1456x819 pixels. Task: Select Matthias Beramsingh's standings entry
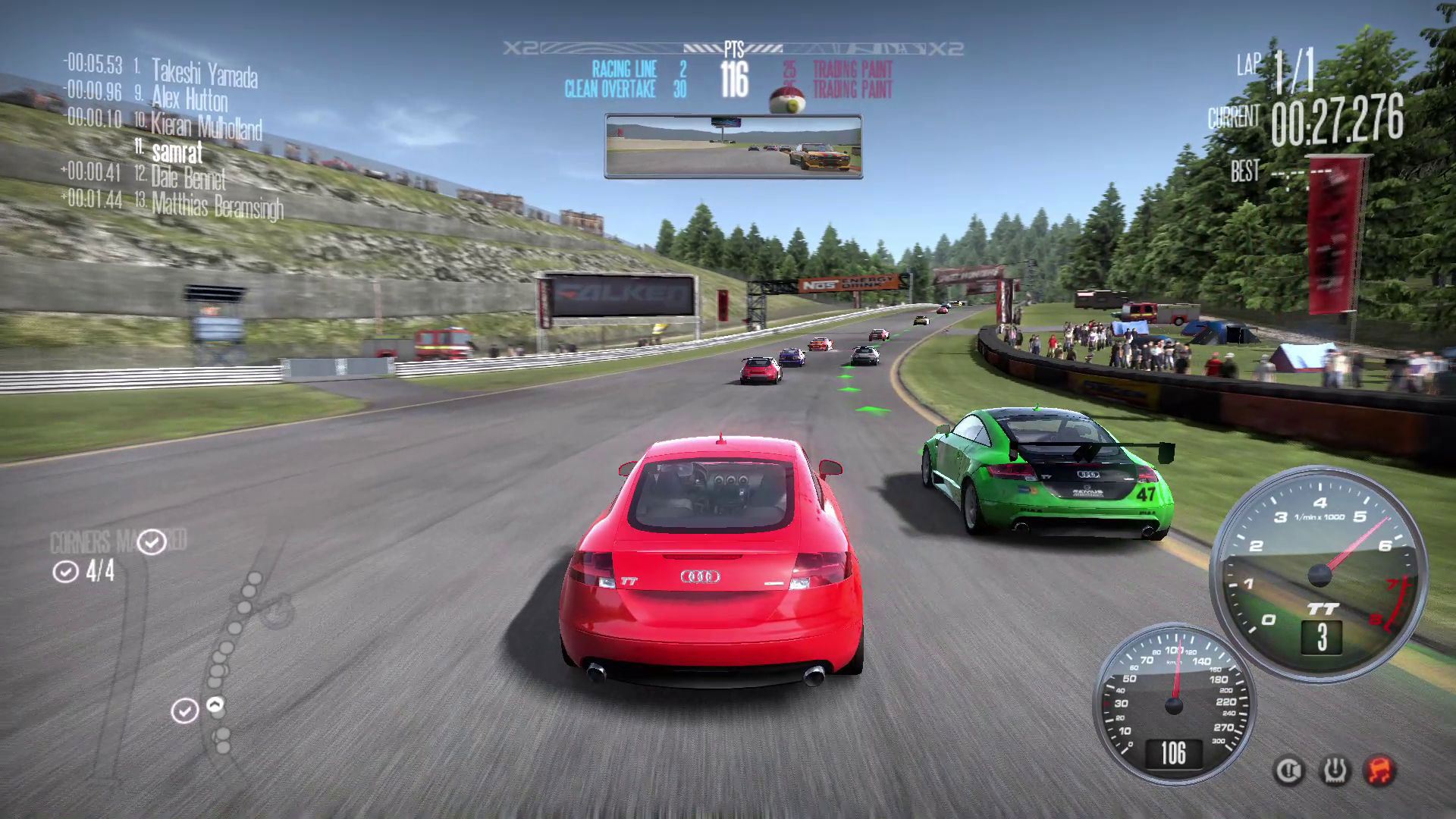(x=217, y=206)
